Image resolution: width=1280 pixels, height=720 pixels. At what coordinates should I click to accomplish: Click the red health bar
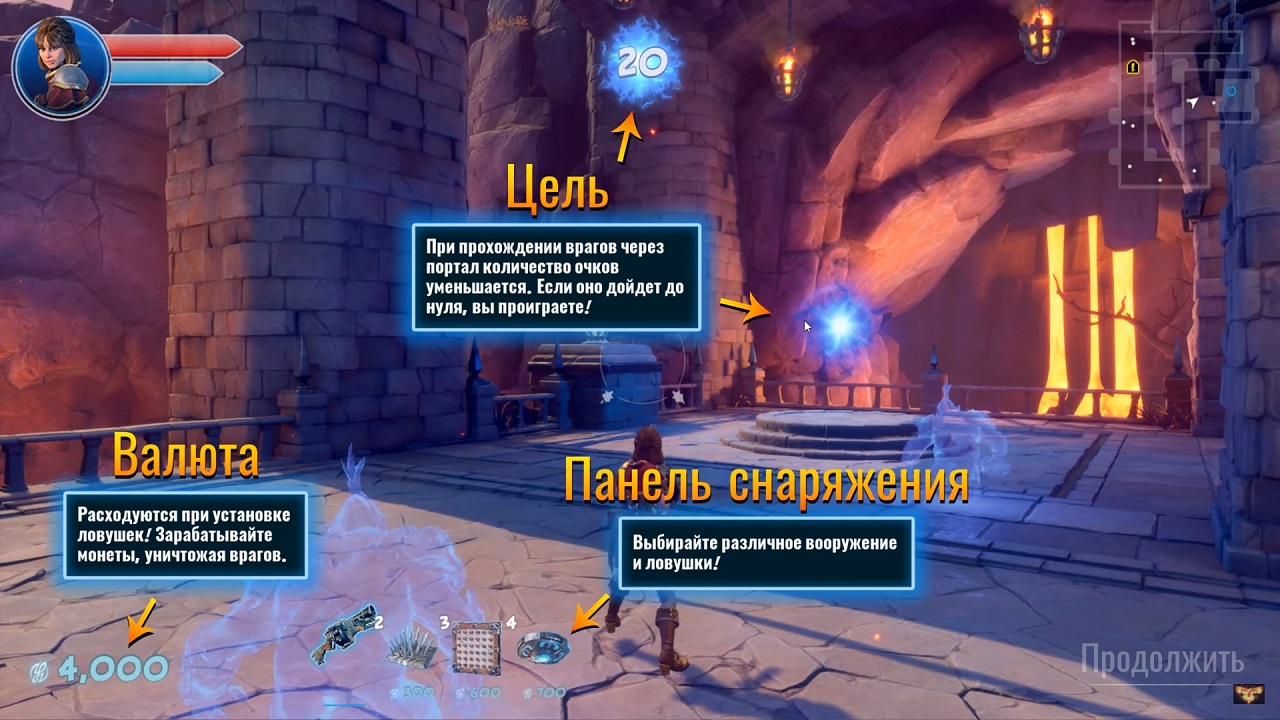(x=175, y=47)
